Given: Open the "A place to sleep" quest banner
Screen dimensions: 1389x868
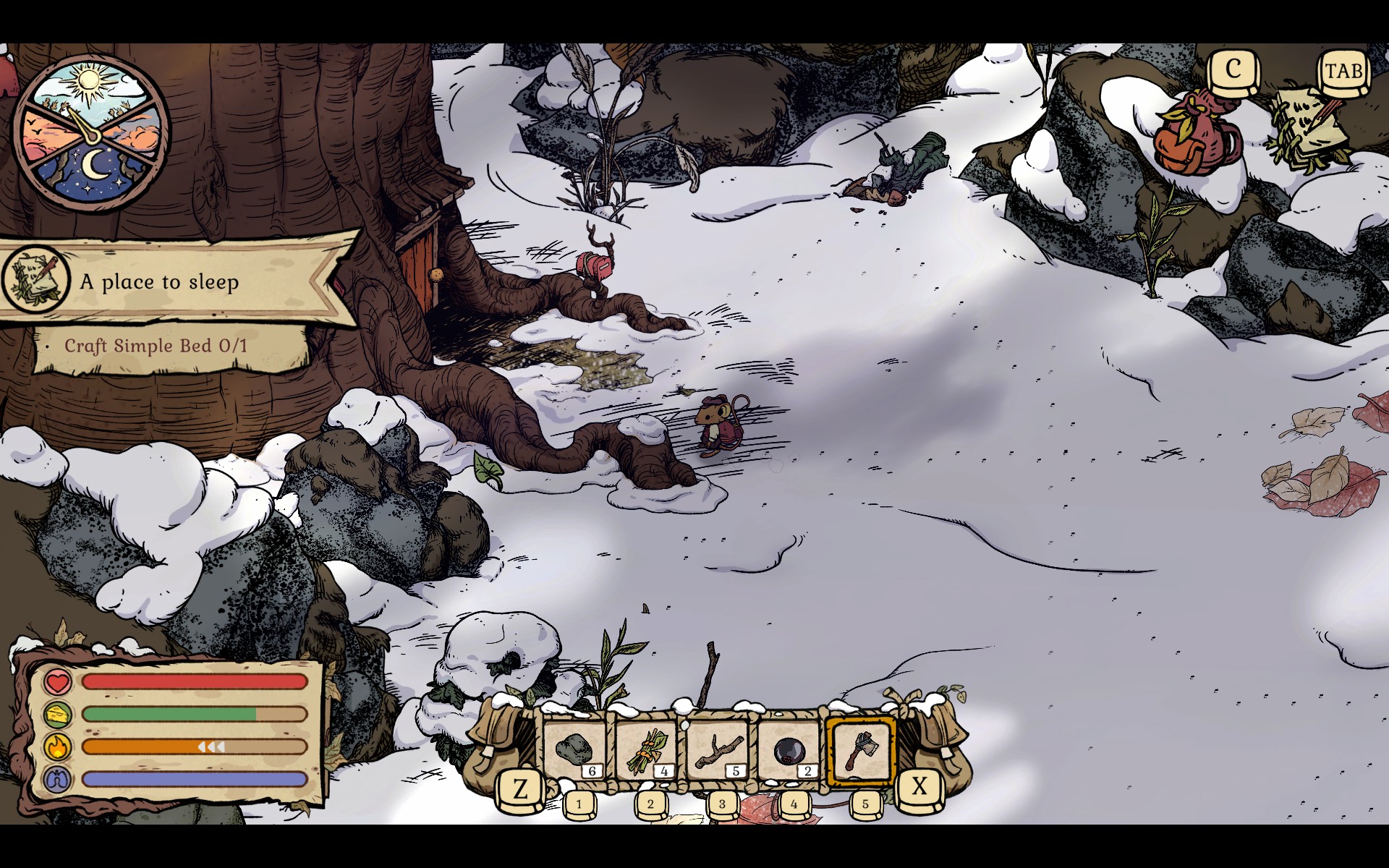Looking at the screenshot, I should [x=181, y=281].
